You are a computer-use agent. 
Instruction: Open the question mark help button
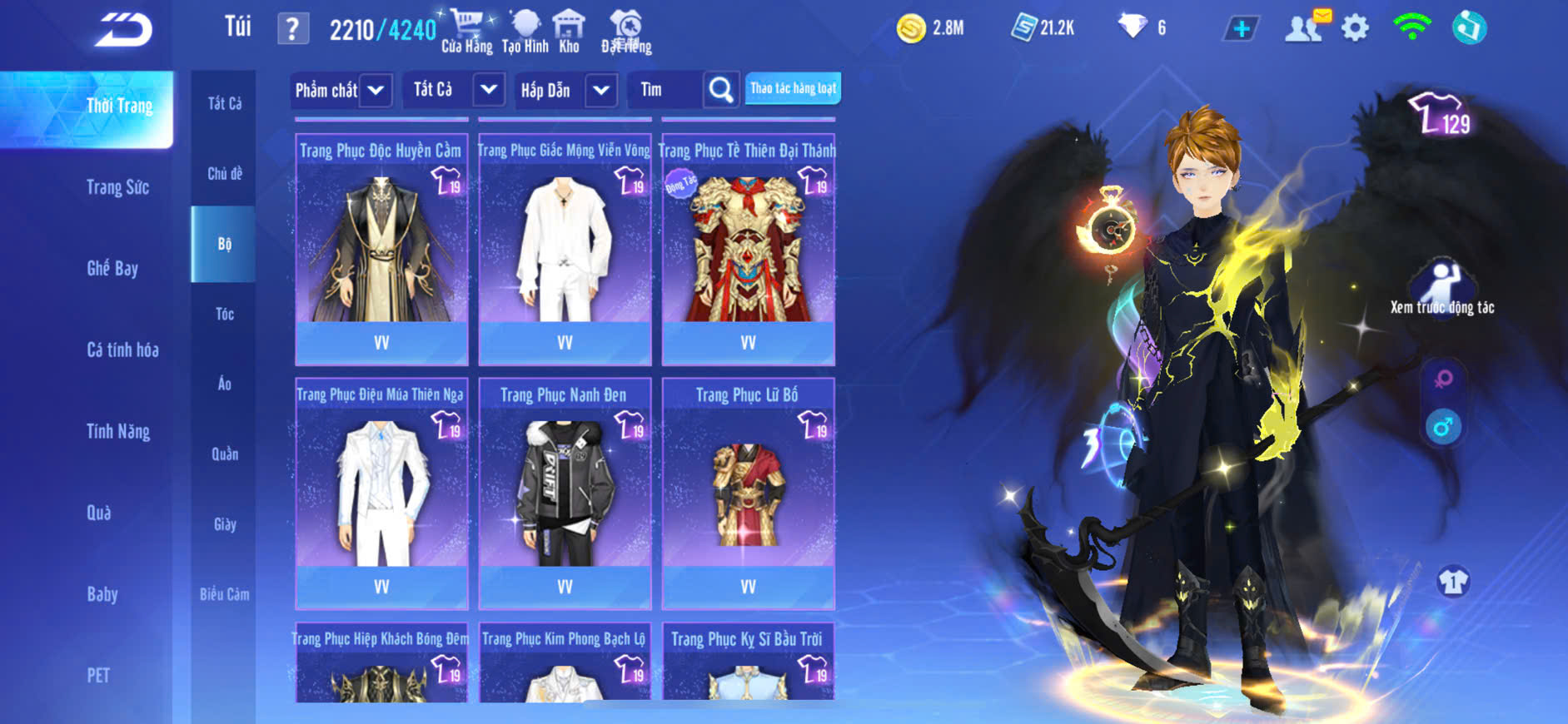click(292, 29)
